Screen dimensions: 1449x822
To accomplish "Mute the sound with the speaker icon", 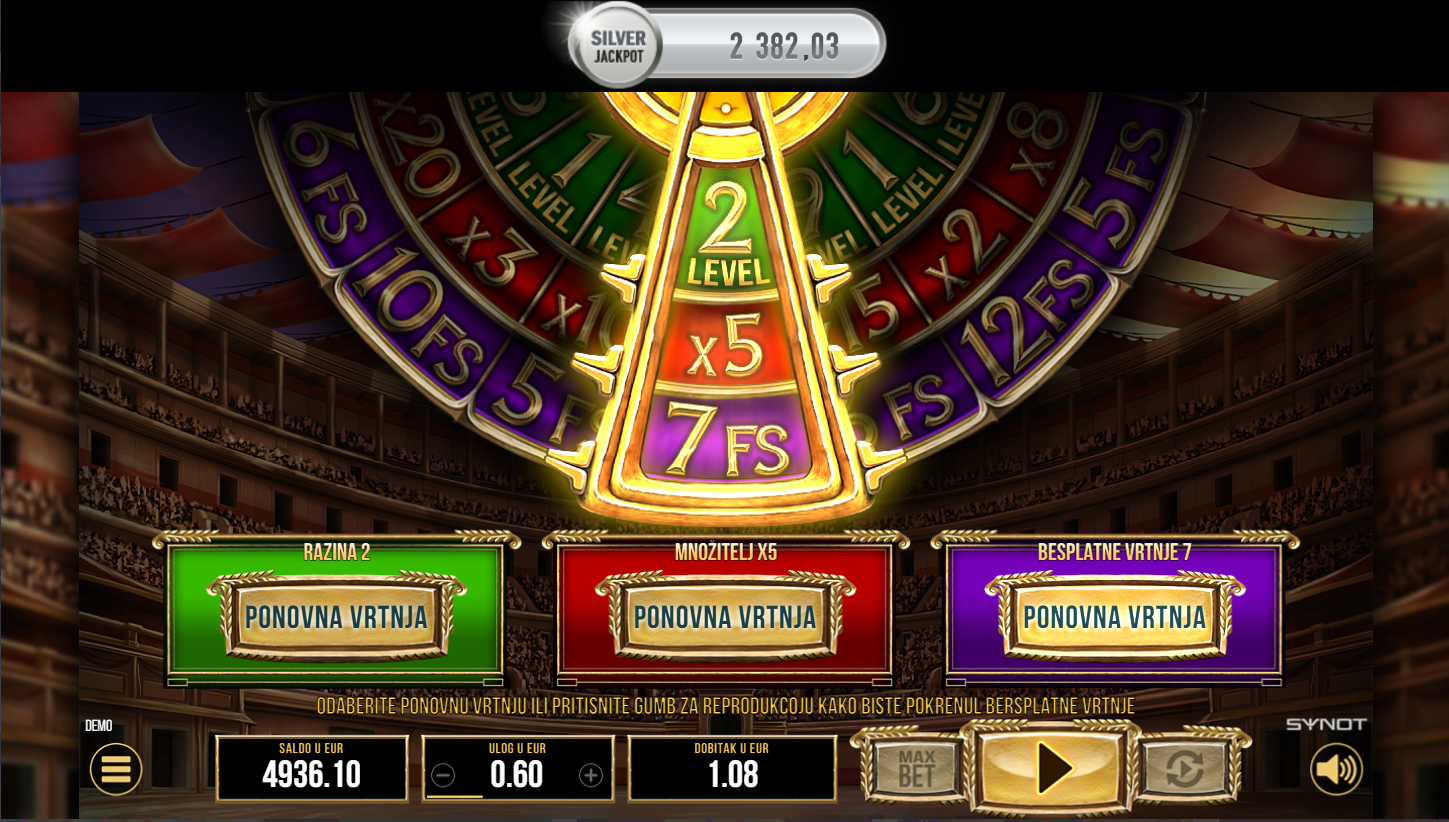I will point(1336,769).
